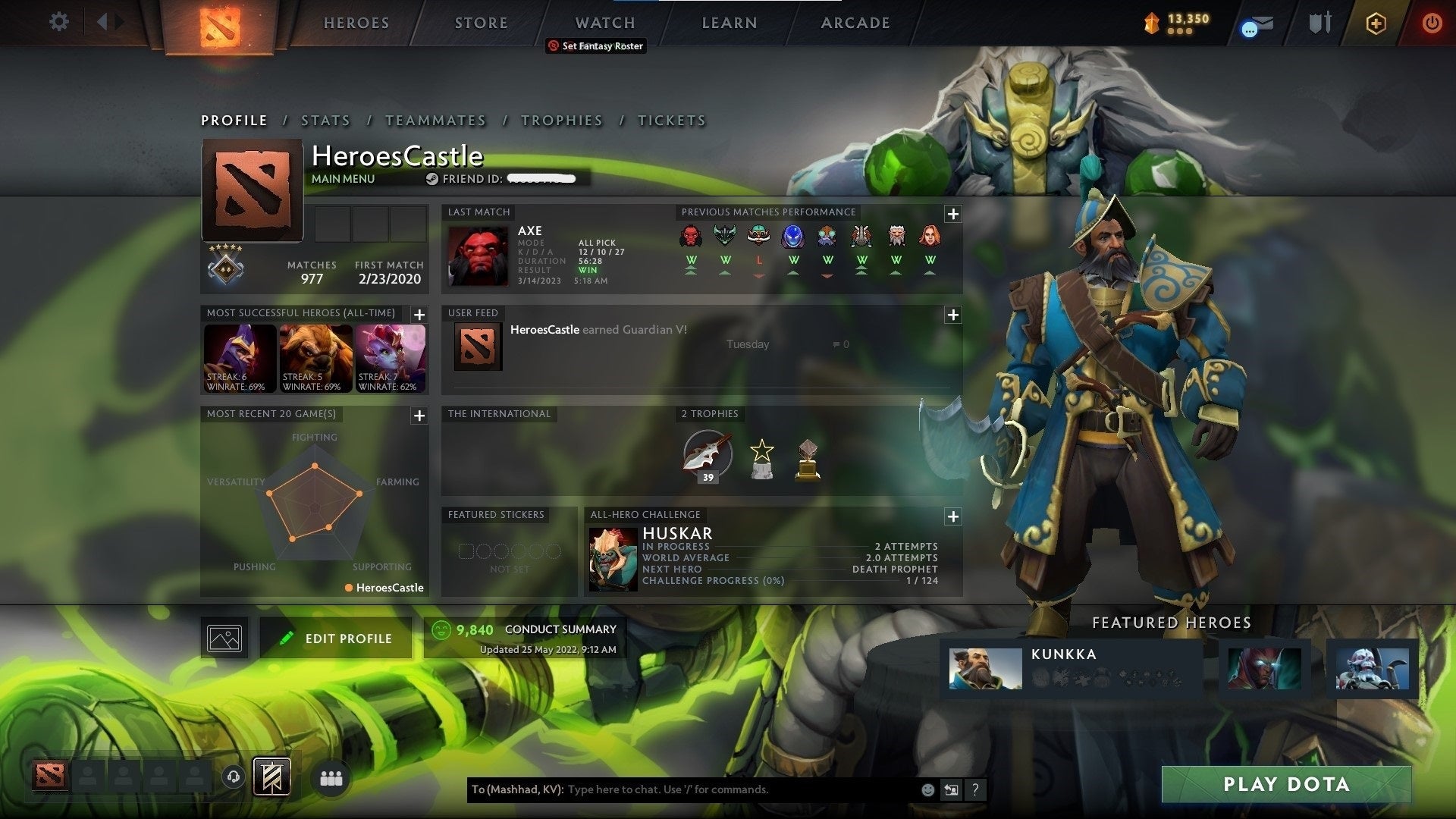Open the Arcade section
Screen dimensions: 1456x819
pos(855,23)
